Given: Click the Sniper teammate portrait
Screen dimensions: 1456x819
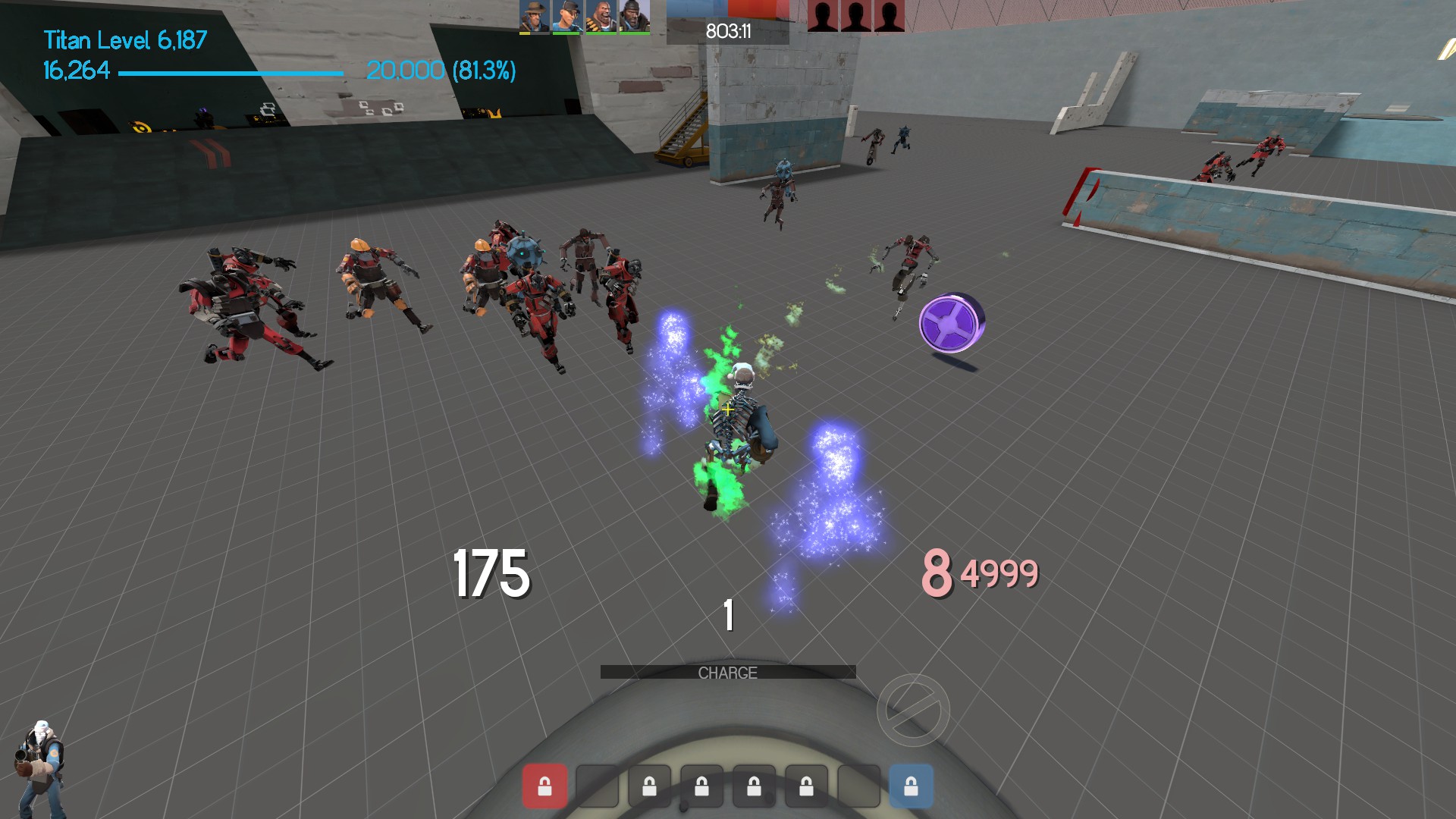Looking at the screenshot, I should pyautogui.click(x=534, y=17).
